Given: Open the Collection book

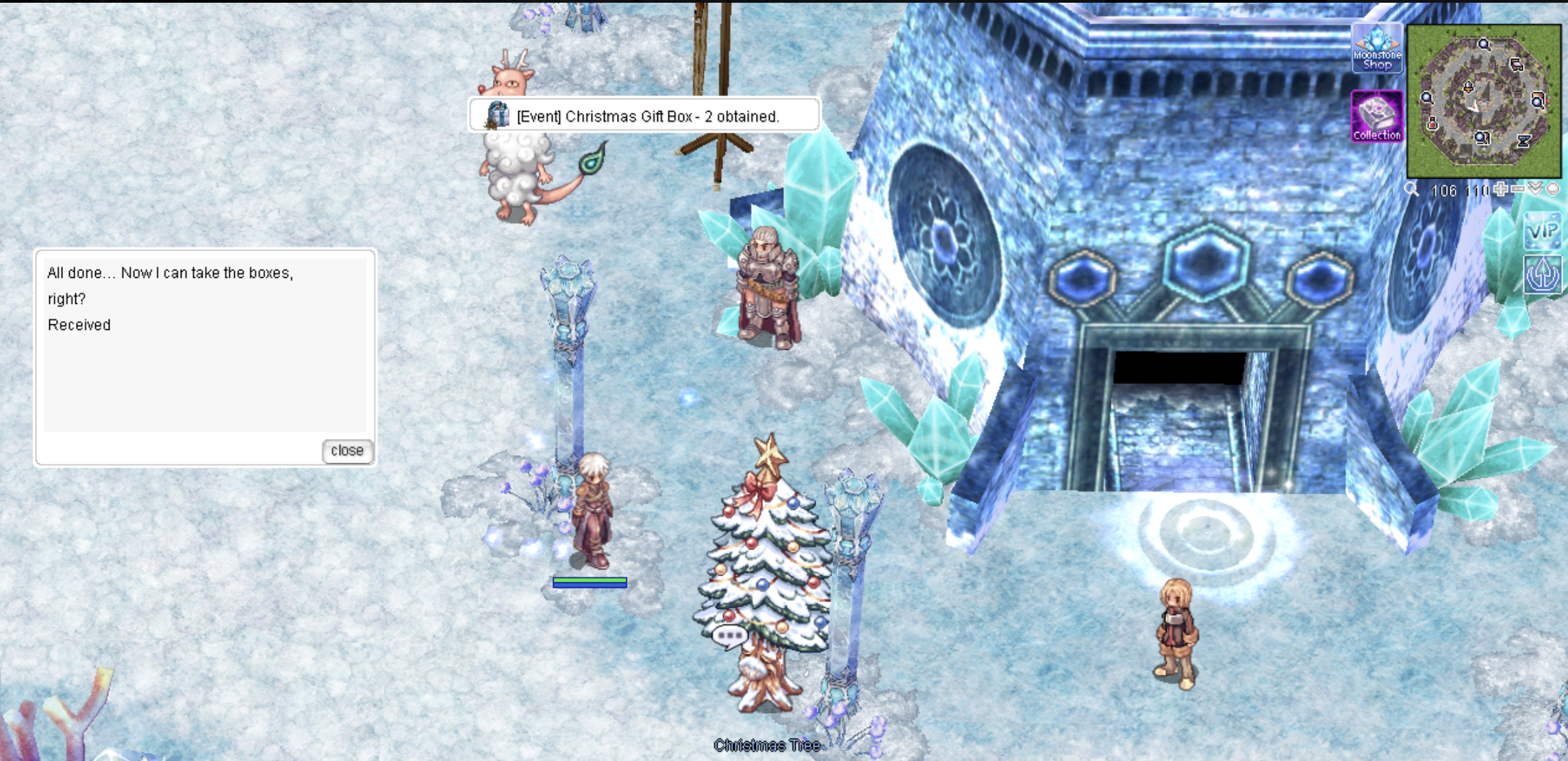Looking at the screenshot, I should (1376, 117).
